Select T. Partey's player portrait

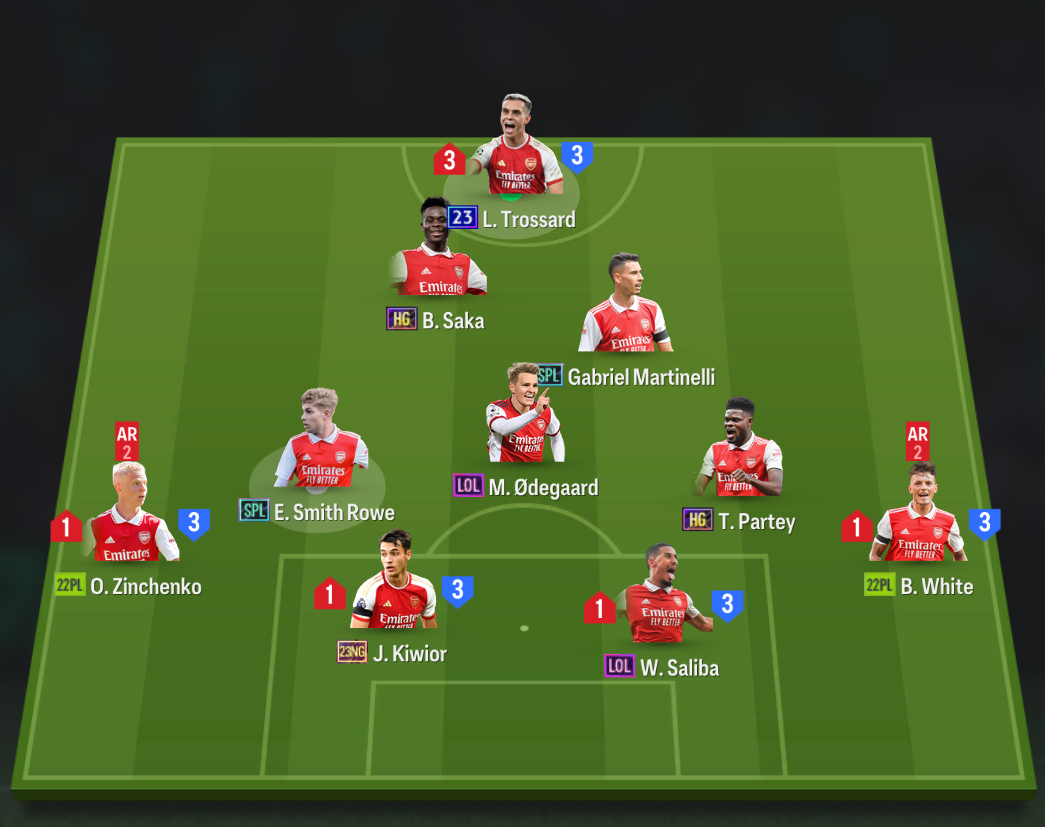[x=741, y=453]
